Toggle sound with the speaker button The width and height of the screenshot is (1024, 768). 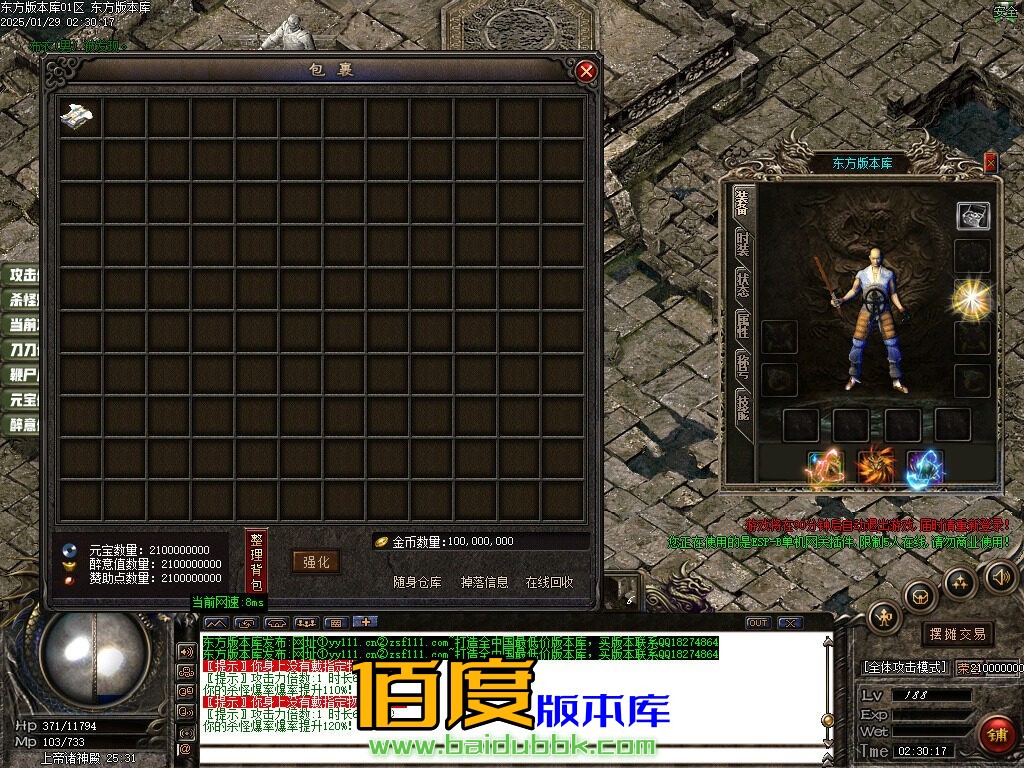point(998,576)
